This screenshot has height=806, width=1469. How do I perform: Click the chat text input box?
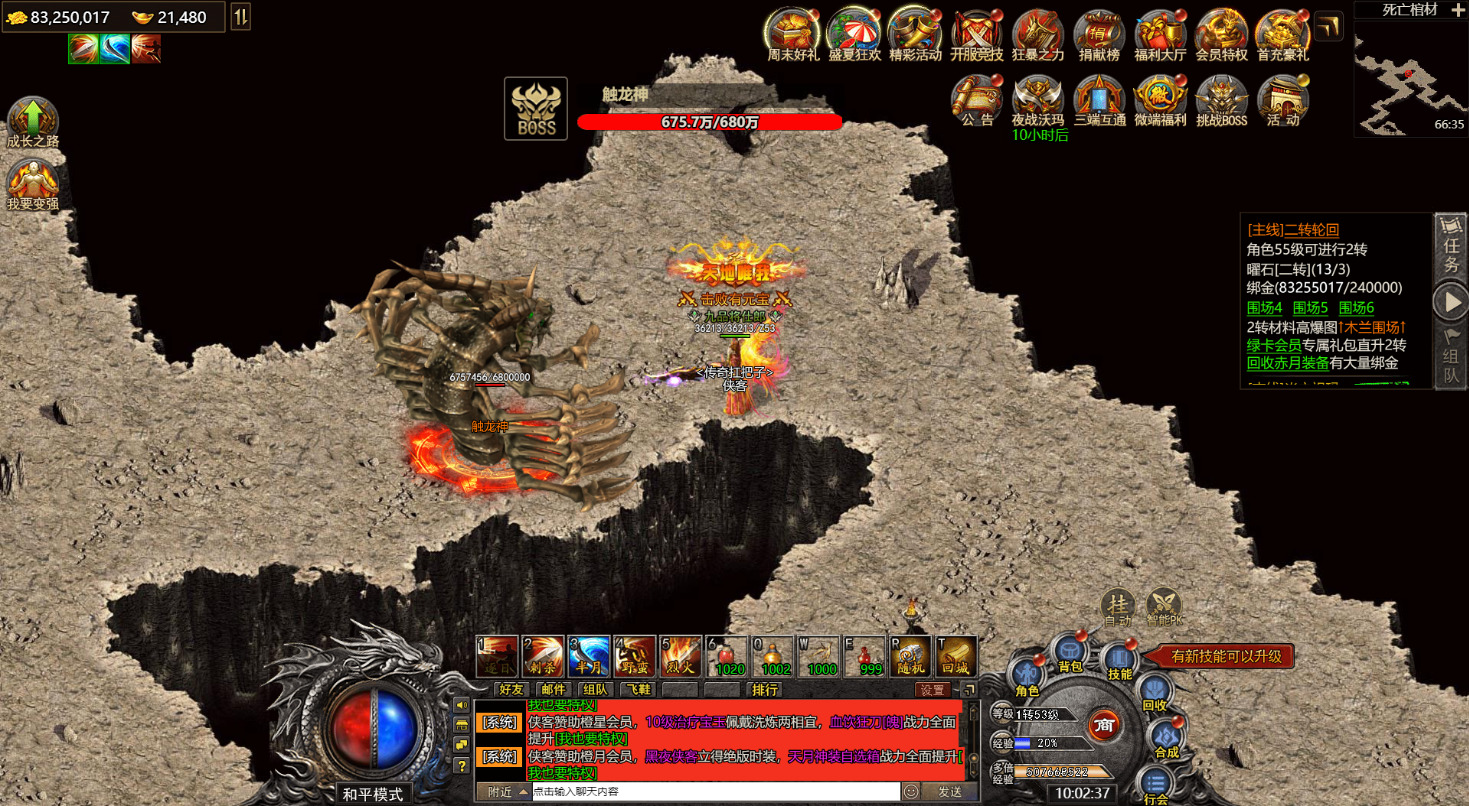point(714,791)
